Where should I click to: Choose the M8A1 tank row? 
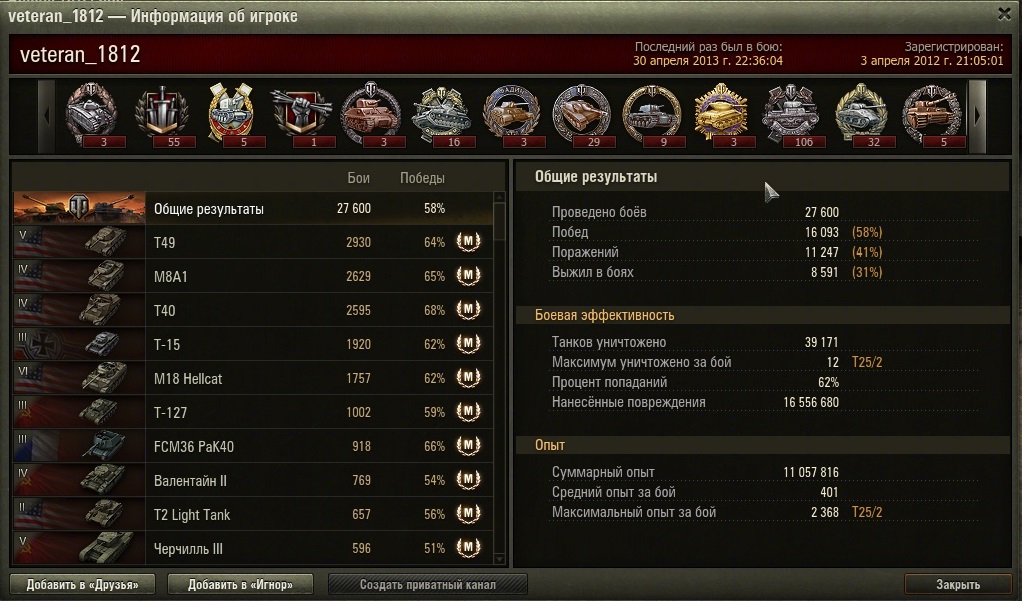pos(253,277)
